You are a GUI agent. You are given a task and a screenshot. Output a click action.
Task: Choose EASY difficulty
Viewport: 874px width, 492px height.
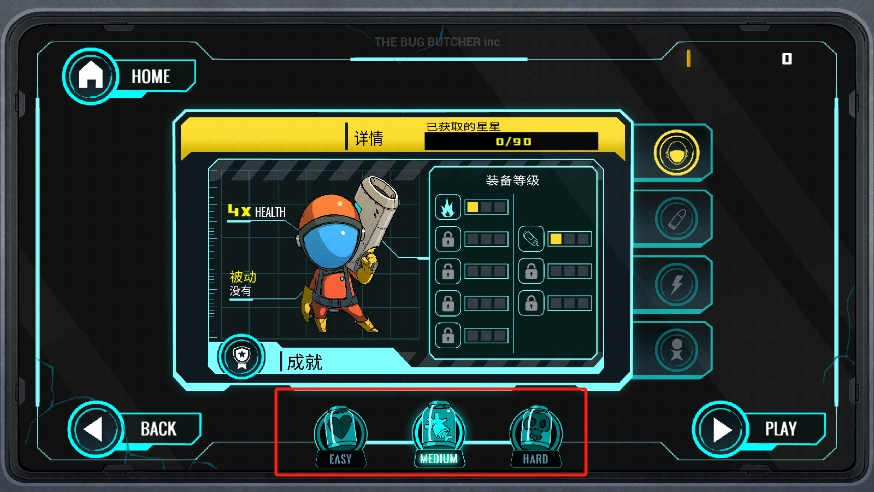click(x=340, y=434)
